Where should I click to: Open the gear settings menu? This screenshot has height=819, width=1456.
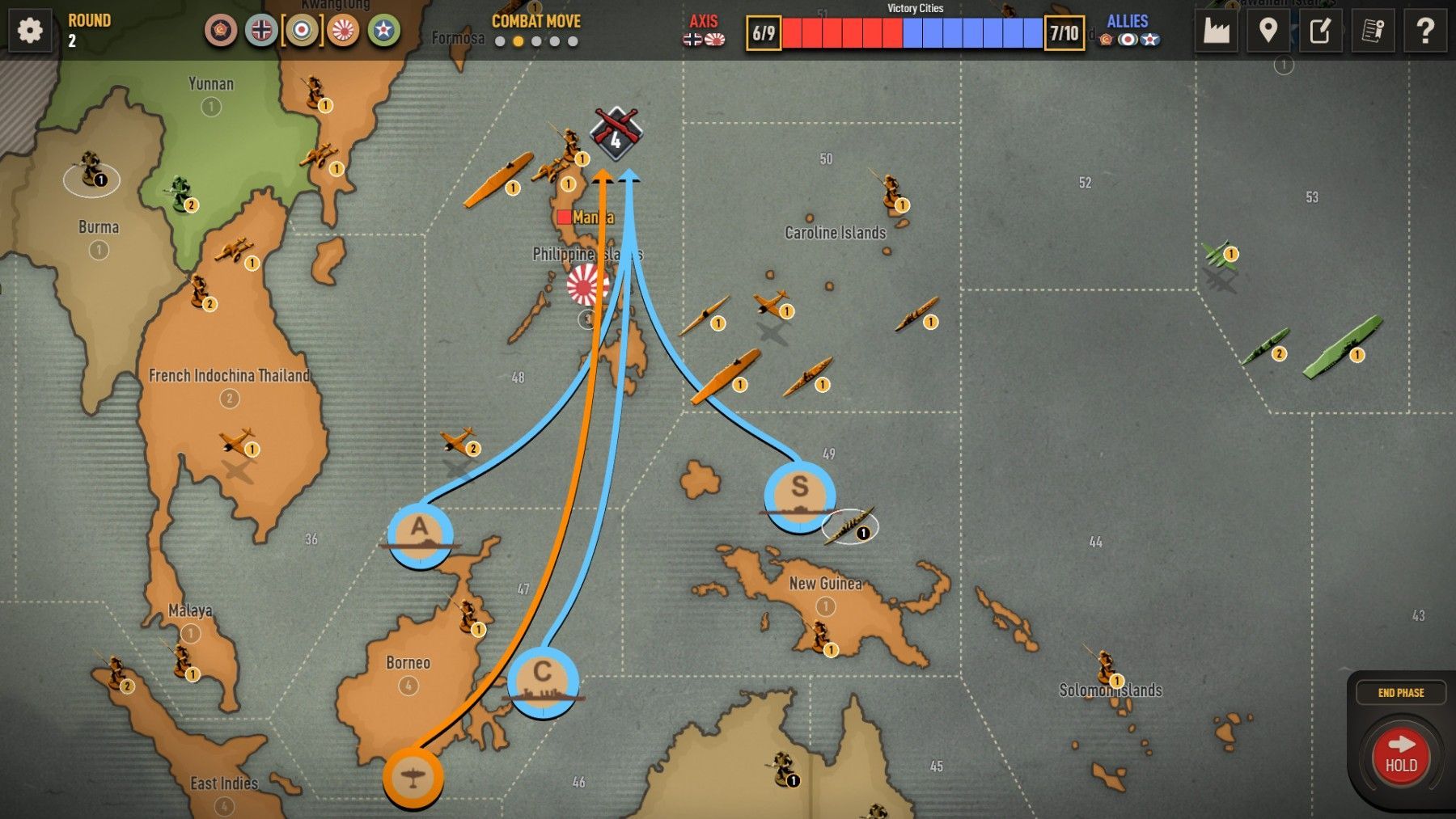pos(30,31)
